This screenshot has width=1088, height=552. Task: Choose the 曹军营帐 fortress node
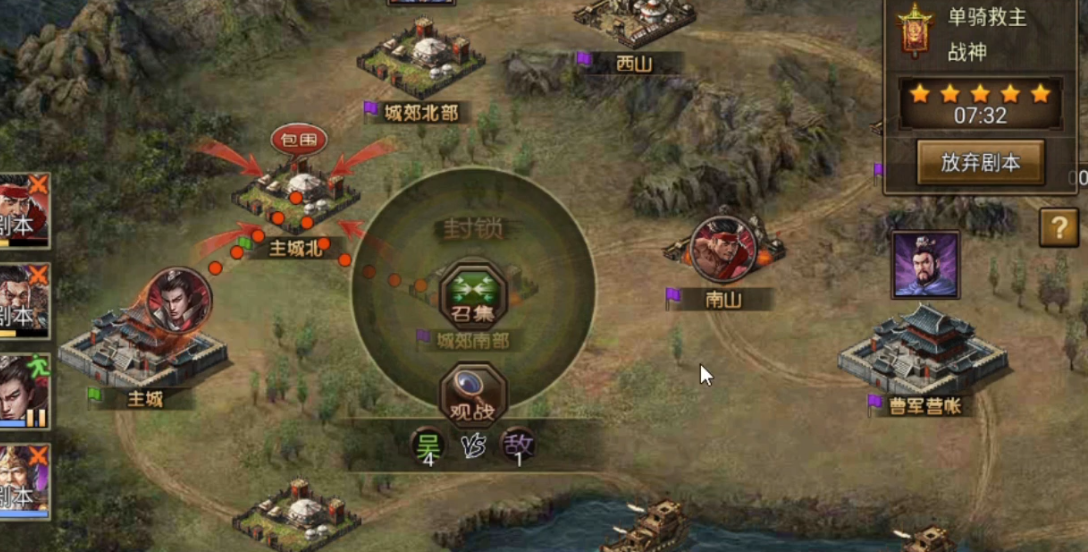[x=923, y=351]
